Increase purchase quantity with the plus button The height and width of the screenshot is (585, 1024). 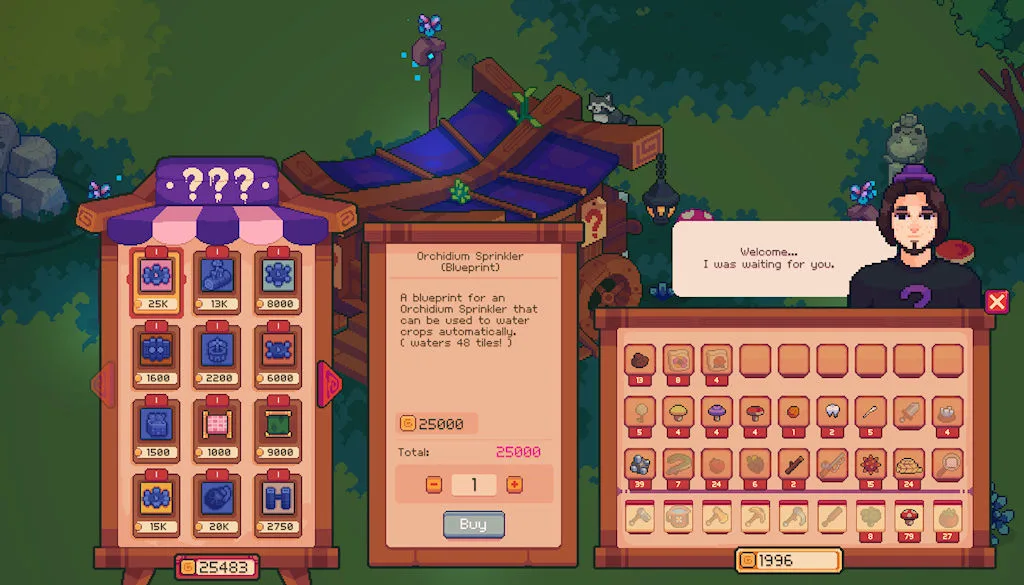pos(514,485)
